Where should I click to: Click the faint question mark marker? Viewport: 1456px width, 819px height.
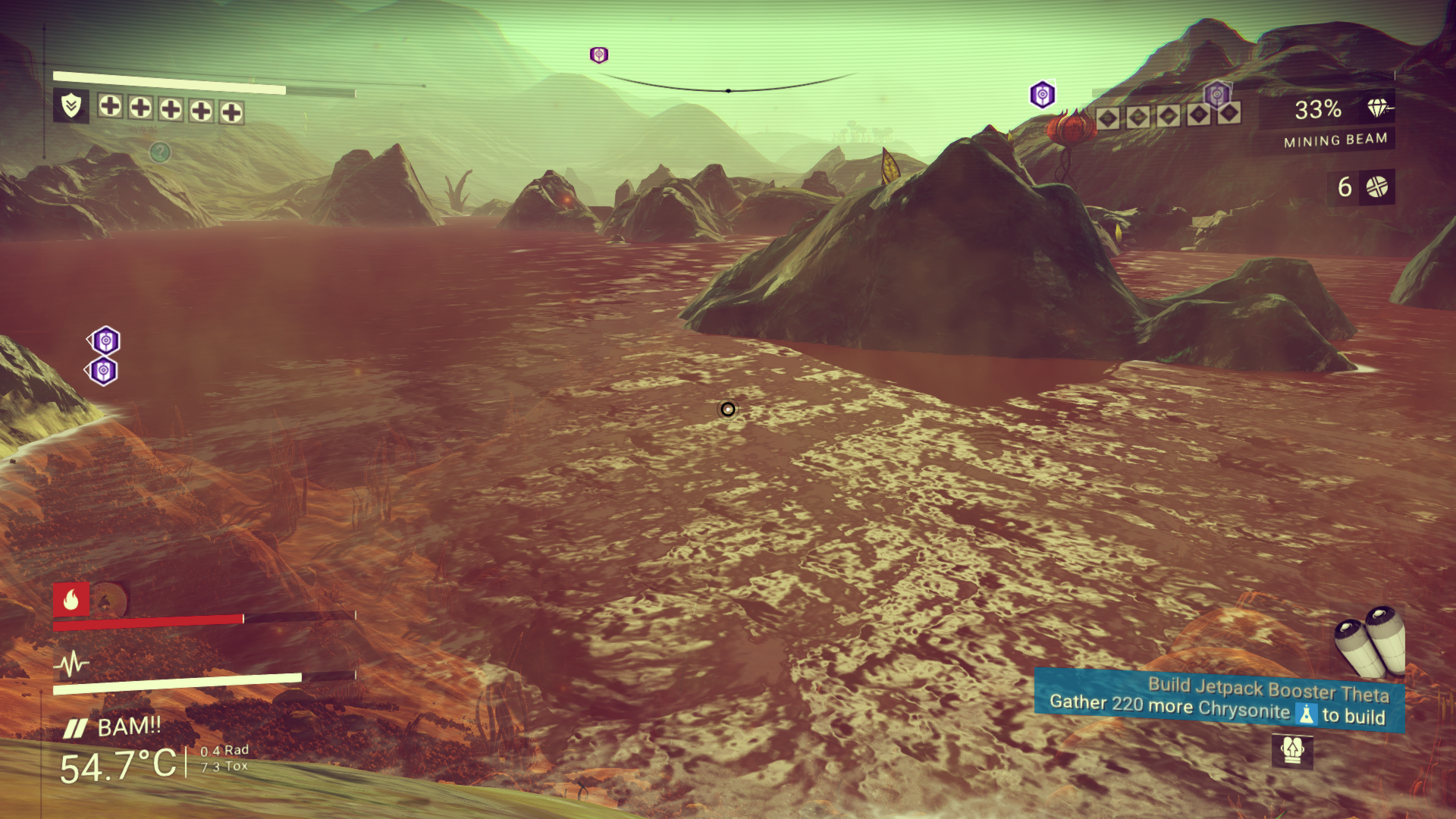(x=159, y=152)
